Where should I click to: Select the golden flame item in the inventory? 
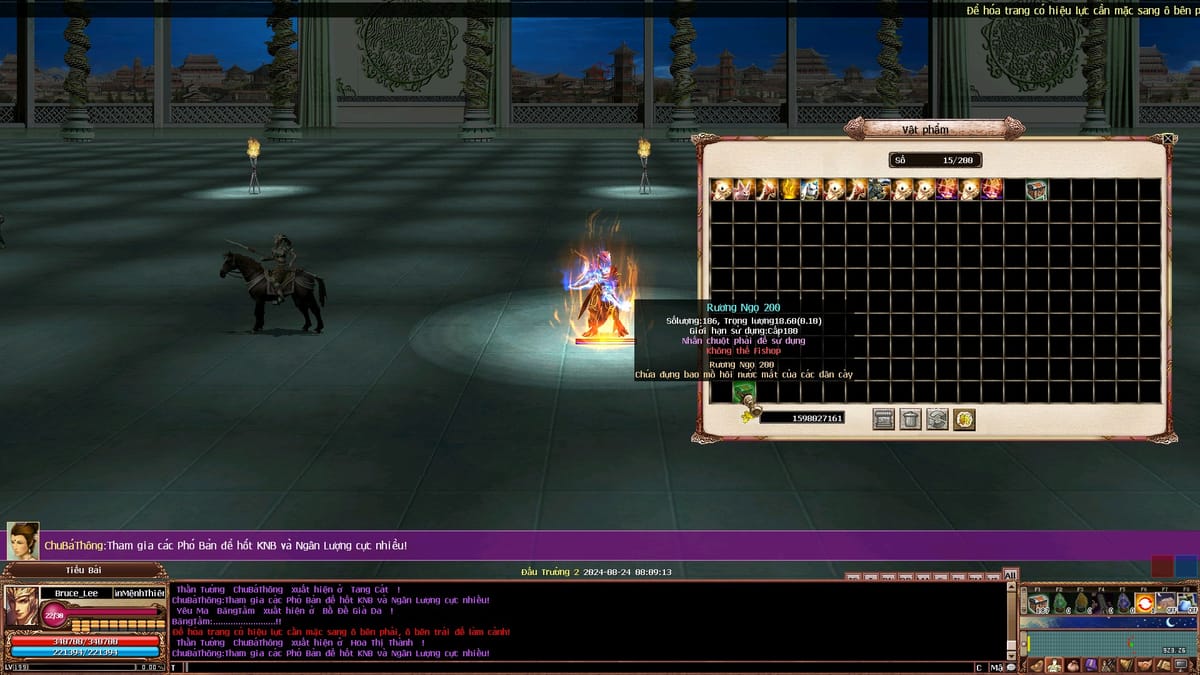point(790,189)
